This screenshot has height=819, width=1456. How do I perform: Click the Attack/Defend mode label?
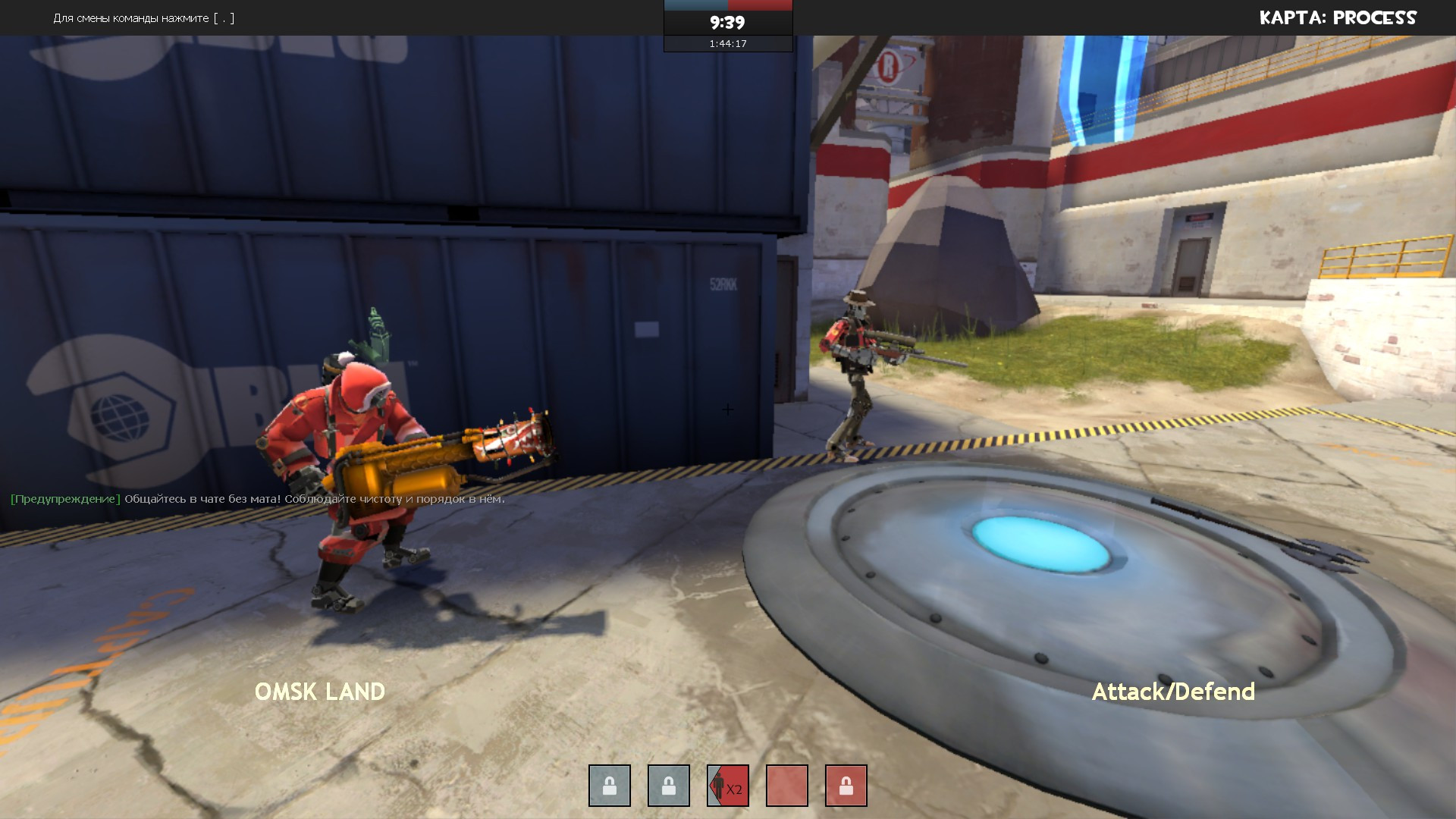pyautogui.click(x=1174, y=691)
